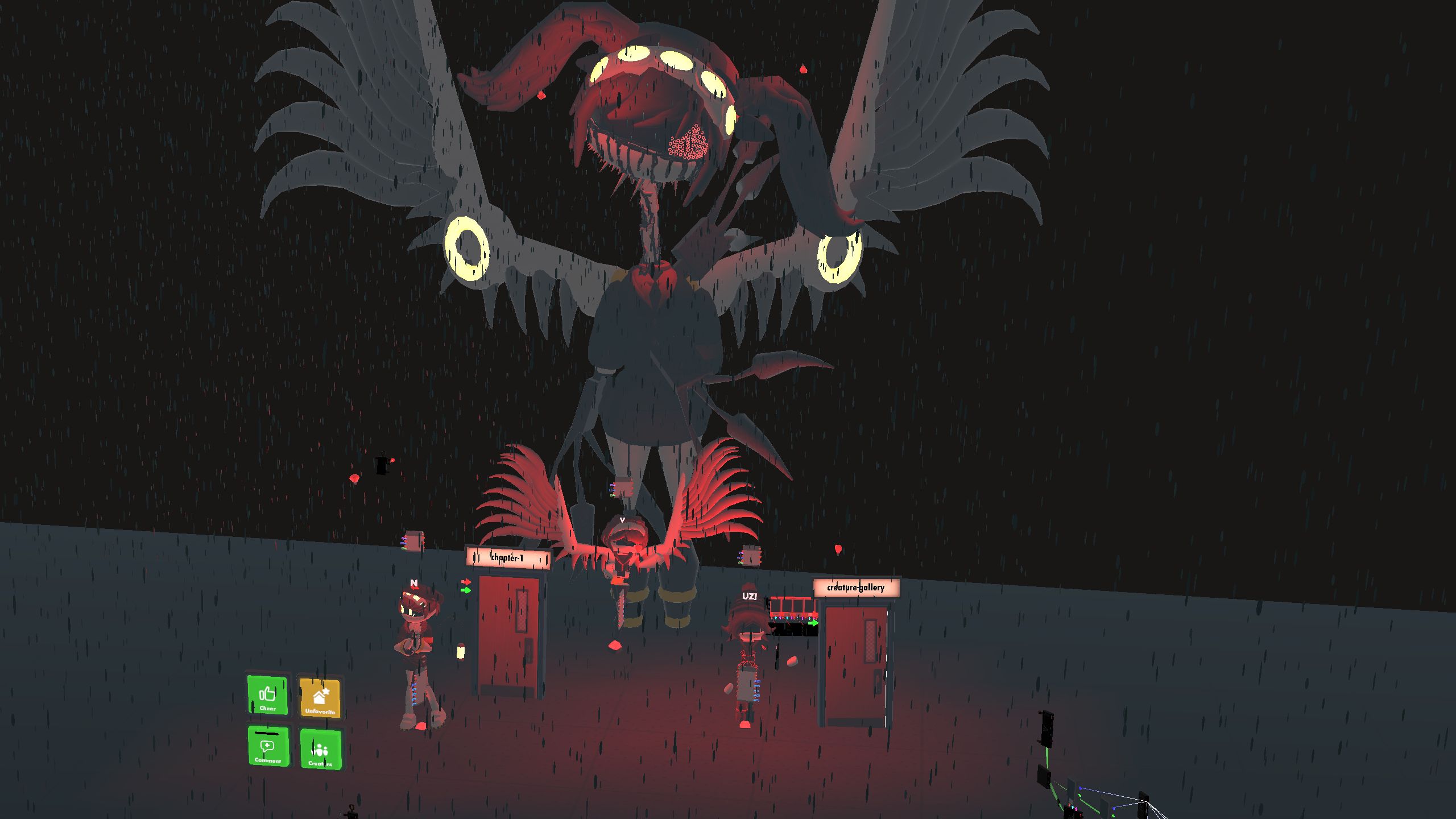
Task: Click the speech bubble icon on Comment button
Action: (x=267, y=747)
